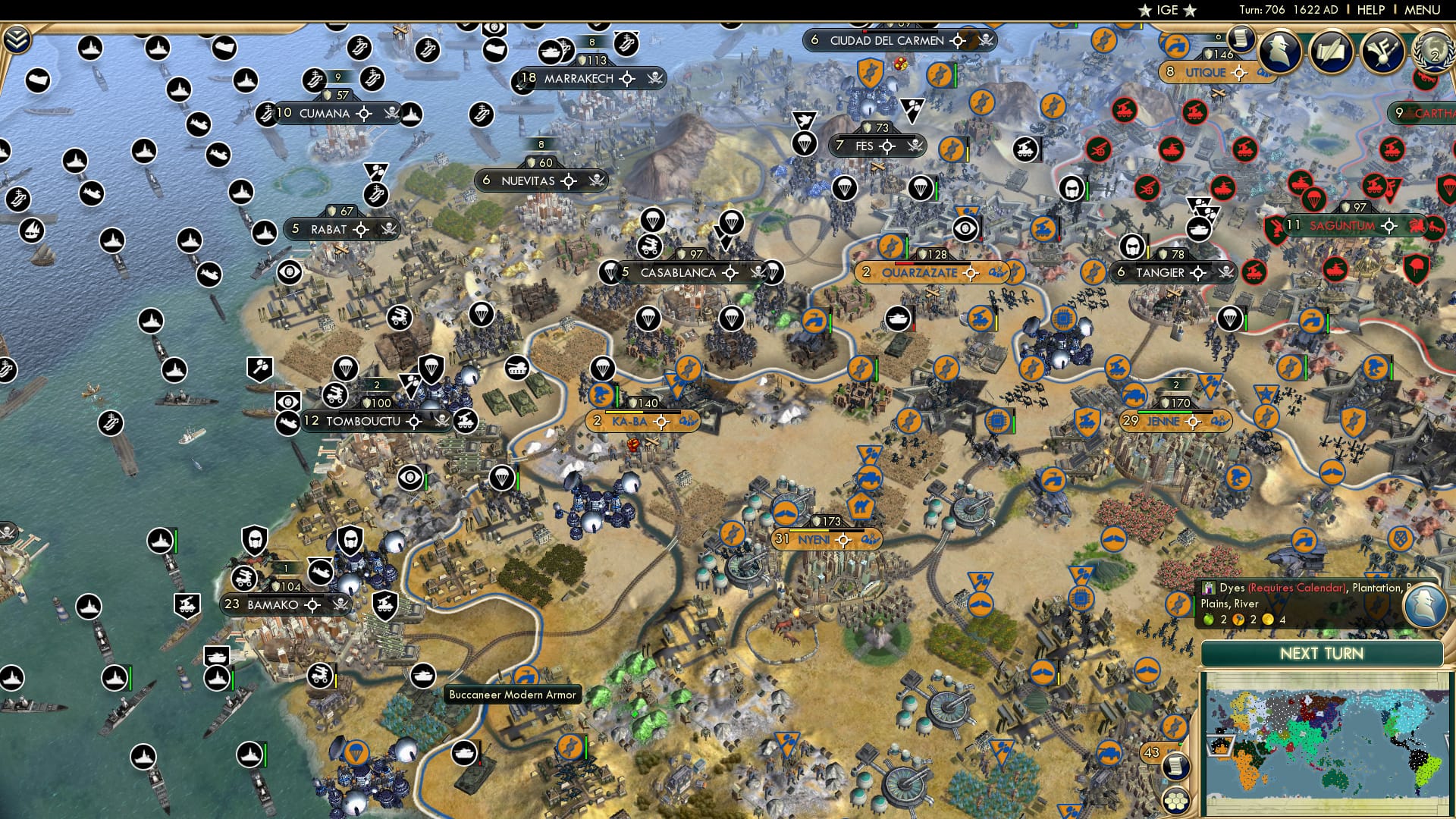Click the city connection icon next to Jenne
The width and height of the screenshot is (1456, 819).
coord(1221,422)
